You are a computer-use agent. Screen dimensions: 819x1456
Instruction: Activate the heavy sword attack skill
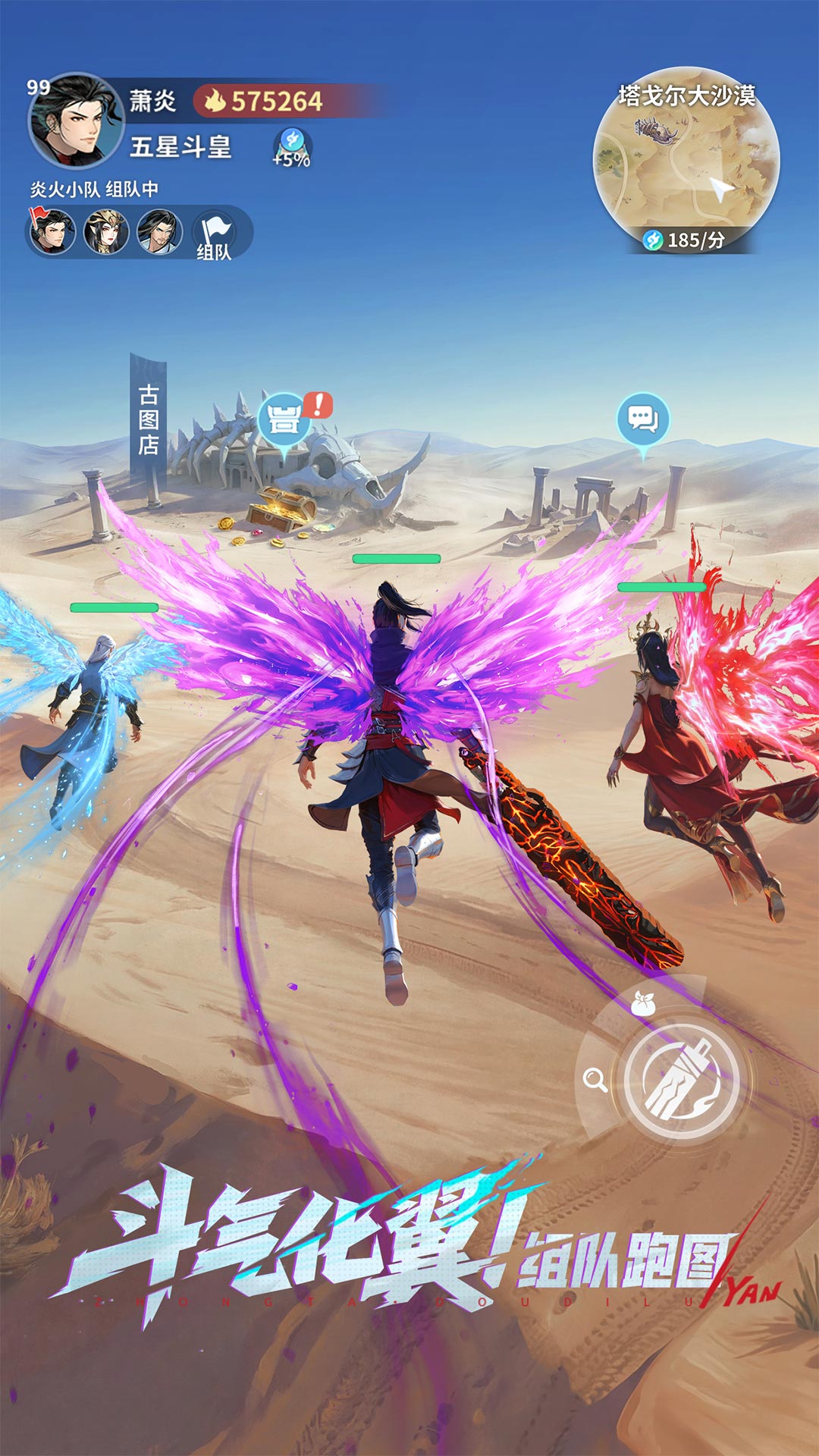pyautogui.click(x=682, y=1081)
